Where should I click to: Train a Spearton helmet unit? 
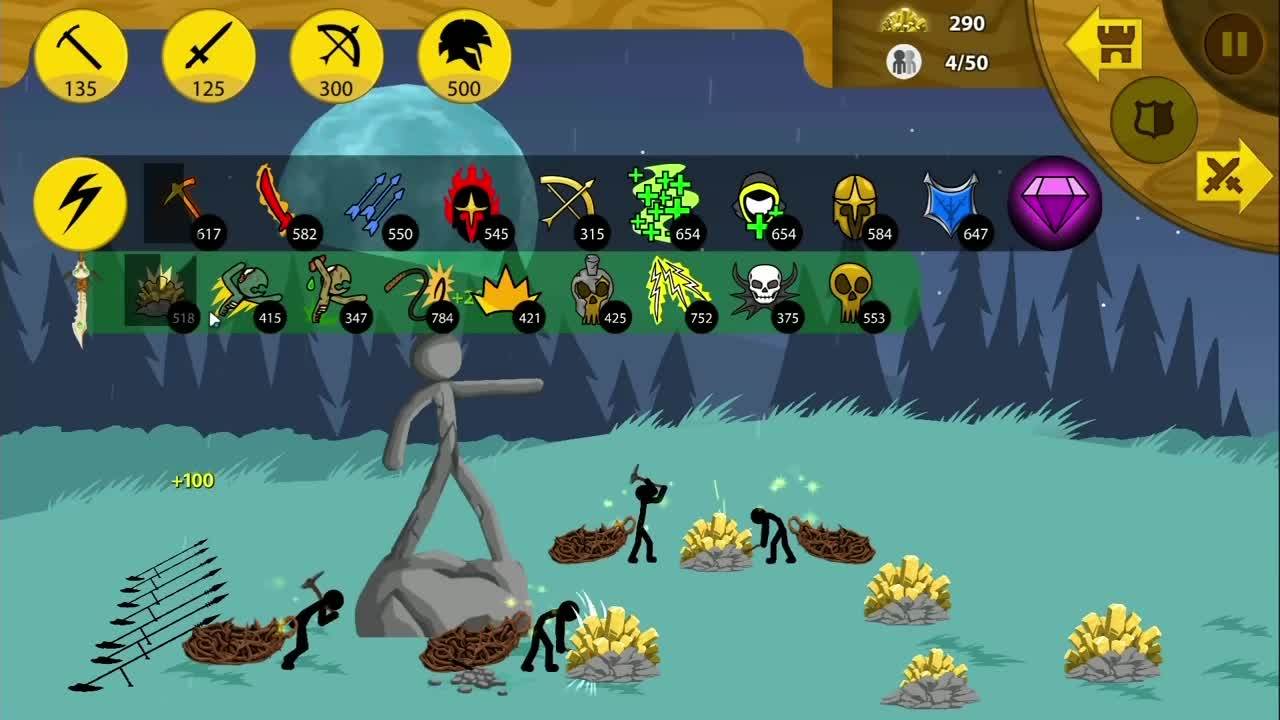(x=464, y=56)
